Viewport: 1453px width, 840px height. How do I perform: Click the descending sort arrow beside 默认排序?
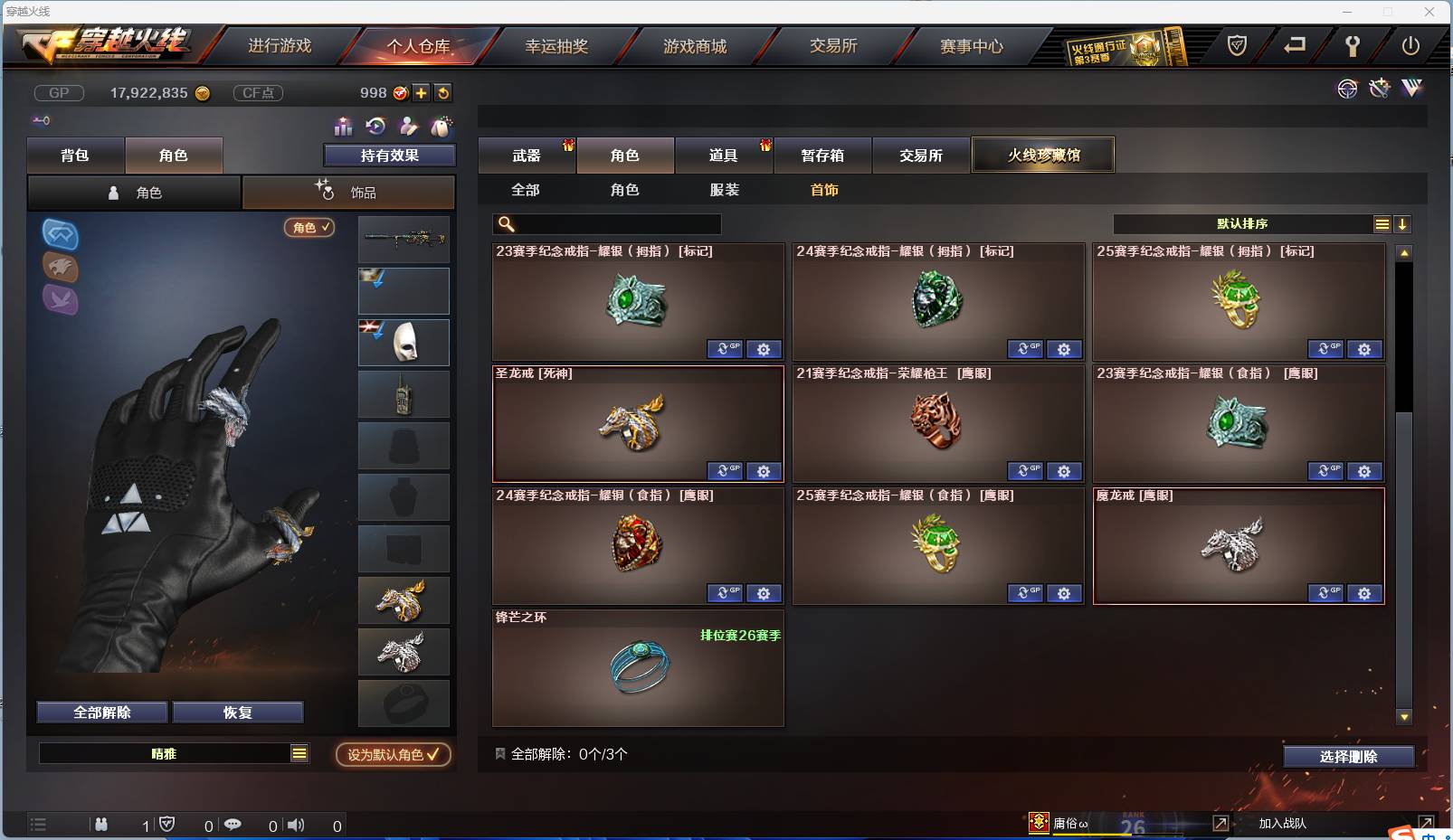coord(1403,223)
